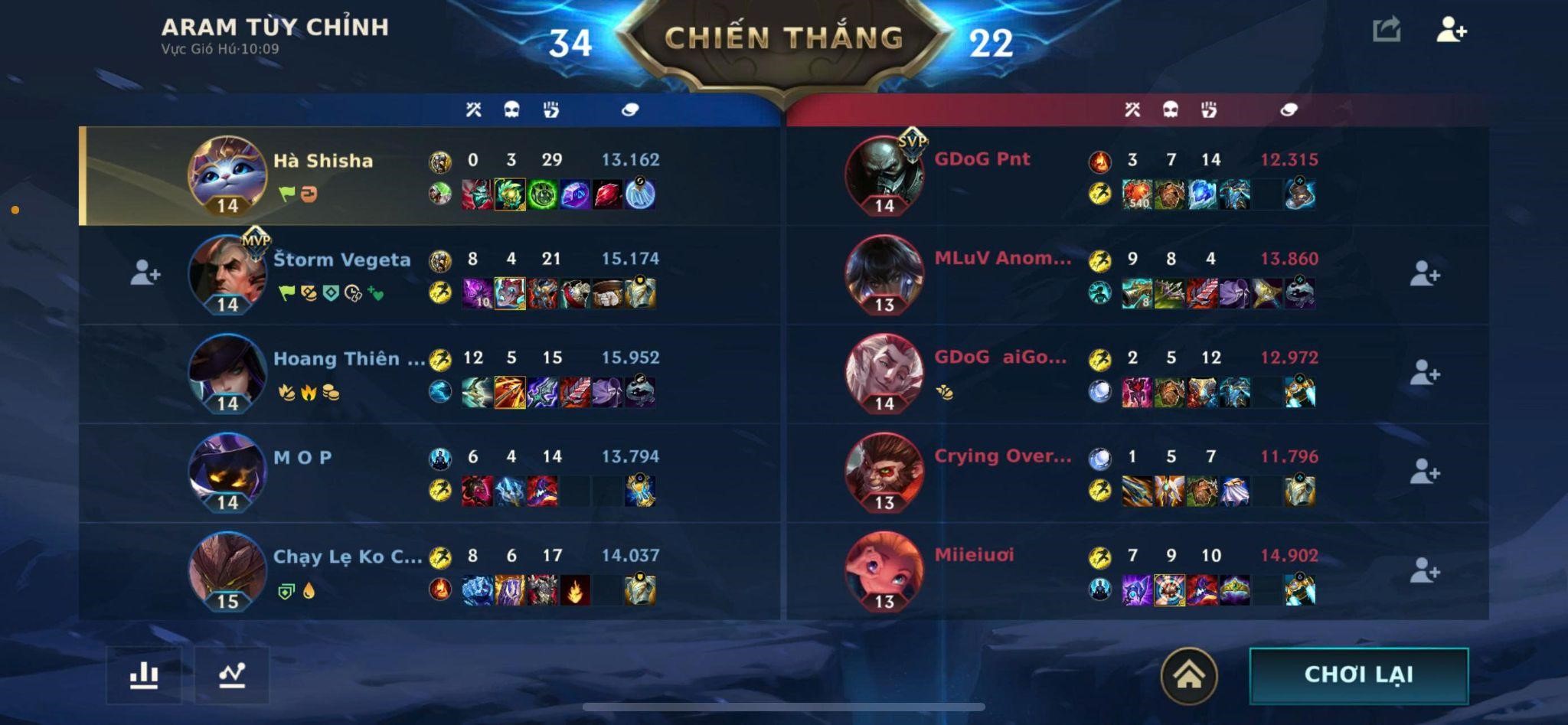Viewport: 1568px width, 725px height.
Task: Return to the home screen
Action: click(1188, 675)
